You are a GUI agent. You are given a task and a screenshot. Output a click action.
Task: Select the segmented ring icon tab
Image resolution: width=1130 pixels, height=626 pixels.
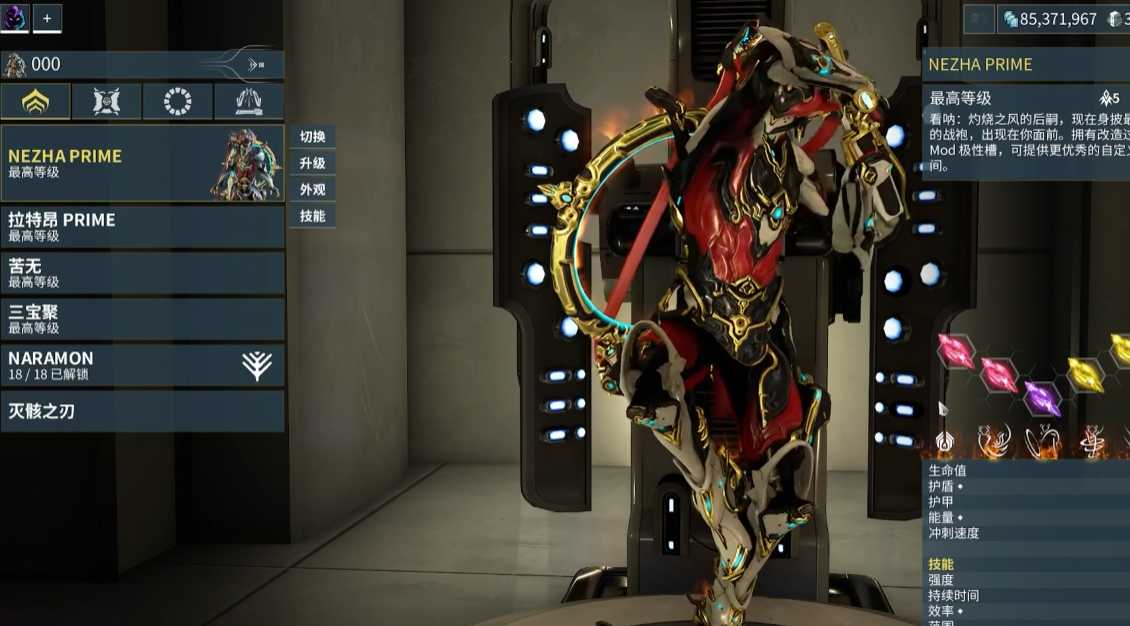(x=177, y=101)
